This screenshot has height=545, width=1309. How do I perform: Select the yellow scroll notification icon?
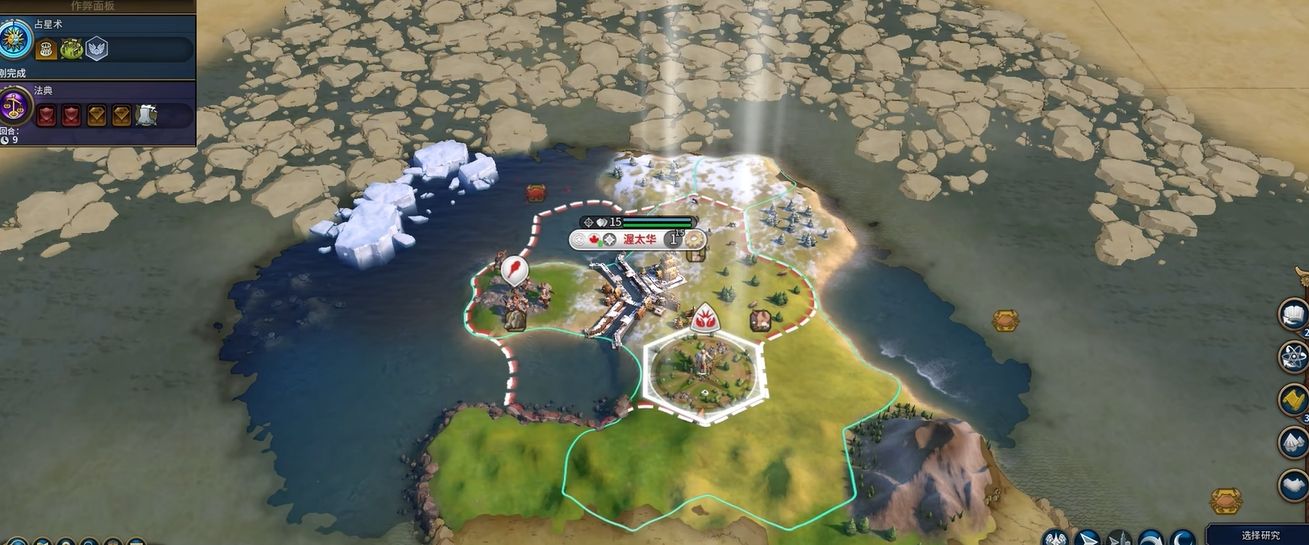[x=1294, y=400]
